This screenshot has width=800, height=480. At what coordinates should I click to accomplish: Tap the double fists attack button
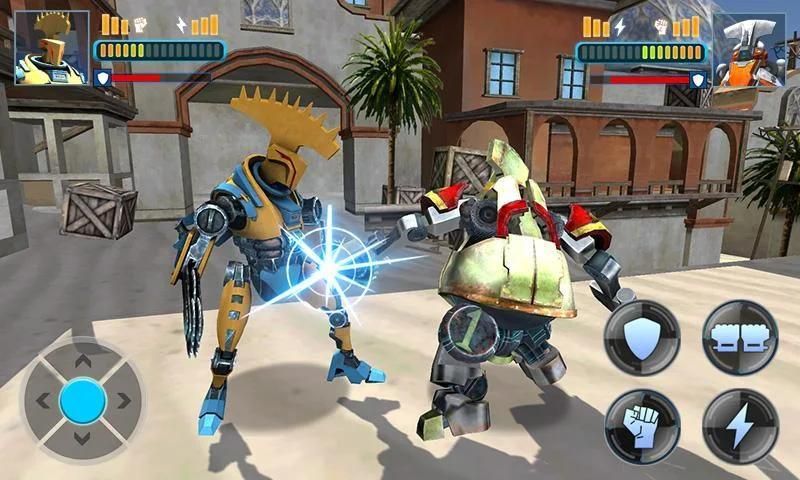coord(740,337)
